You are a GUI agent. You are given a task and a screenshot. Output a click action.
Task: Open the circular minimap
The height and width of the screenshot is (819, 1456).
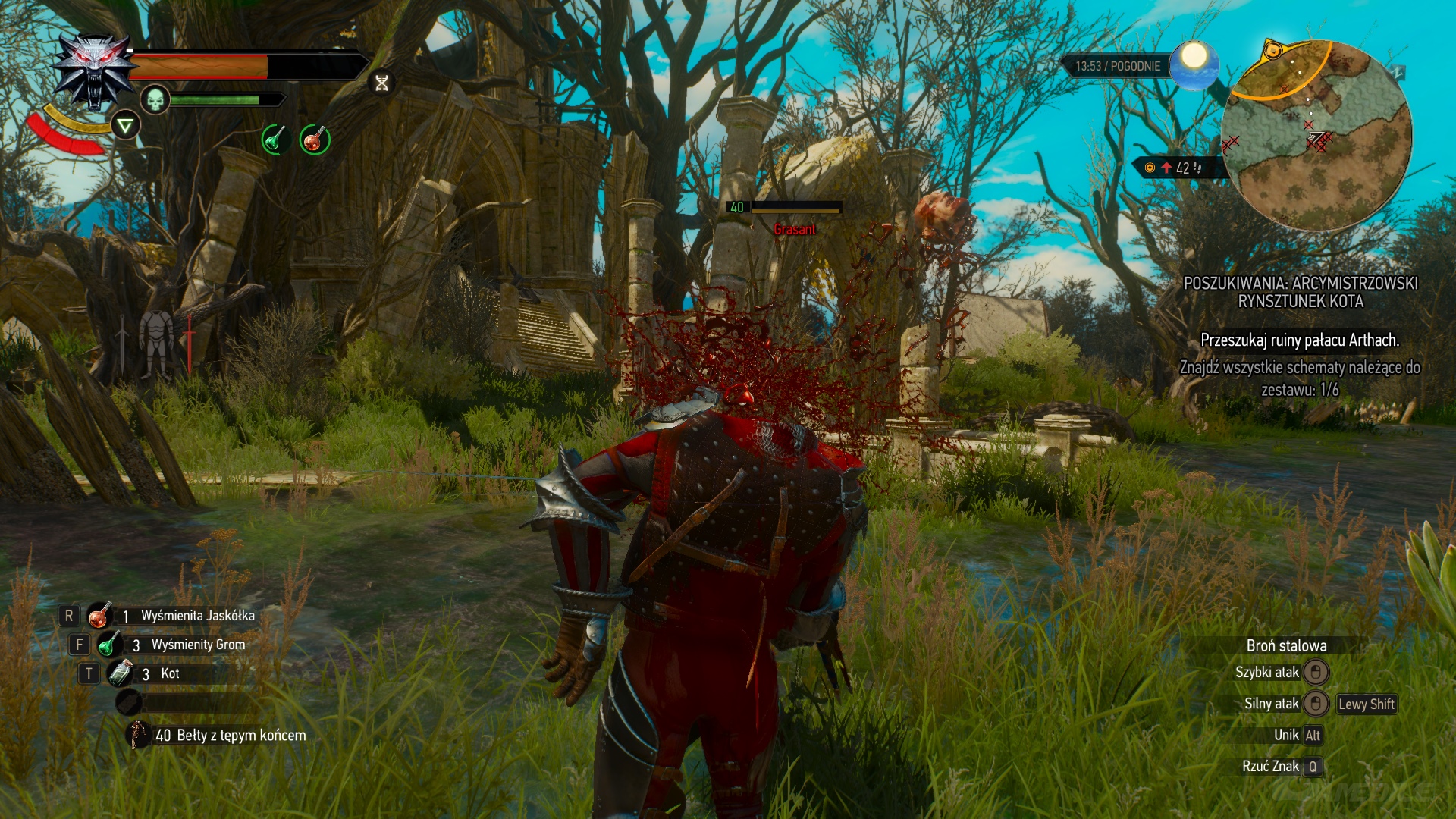point(1316,136)
